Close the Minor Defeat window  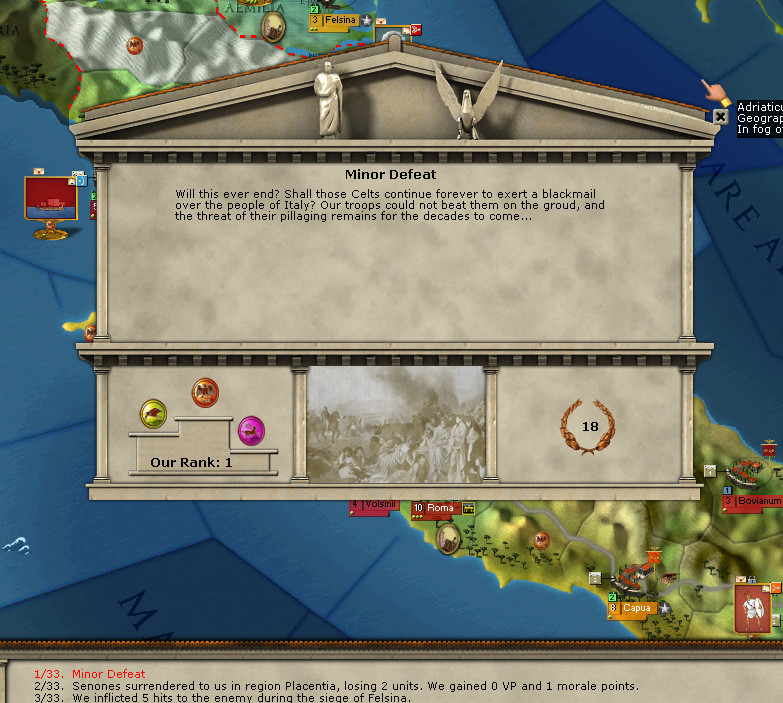[720, 116]
